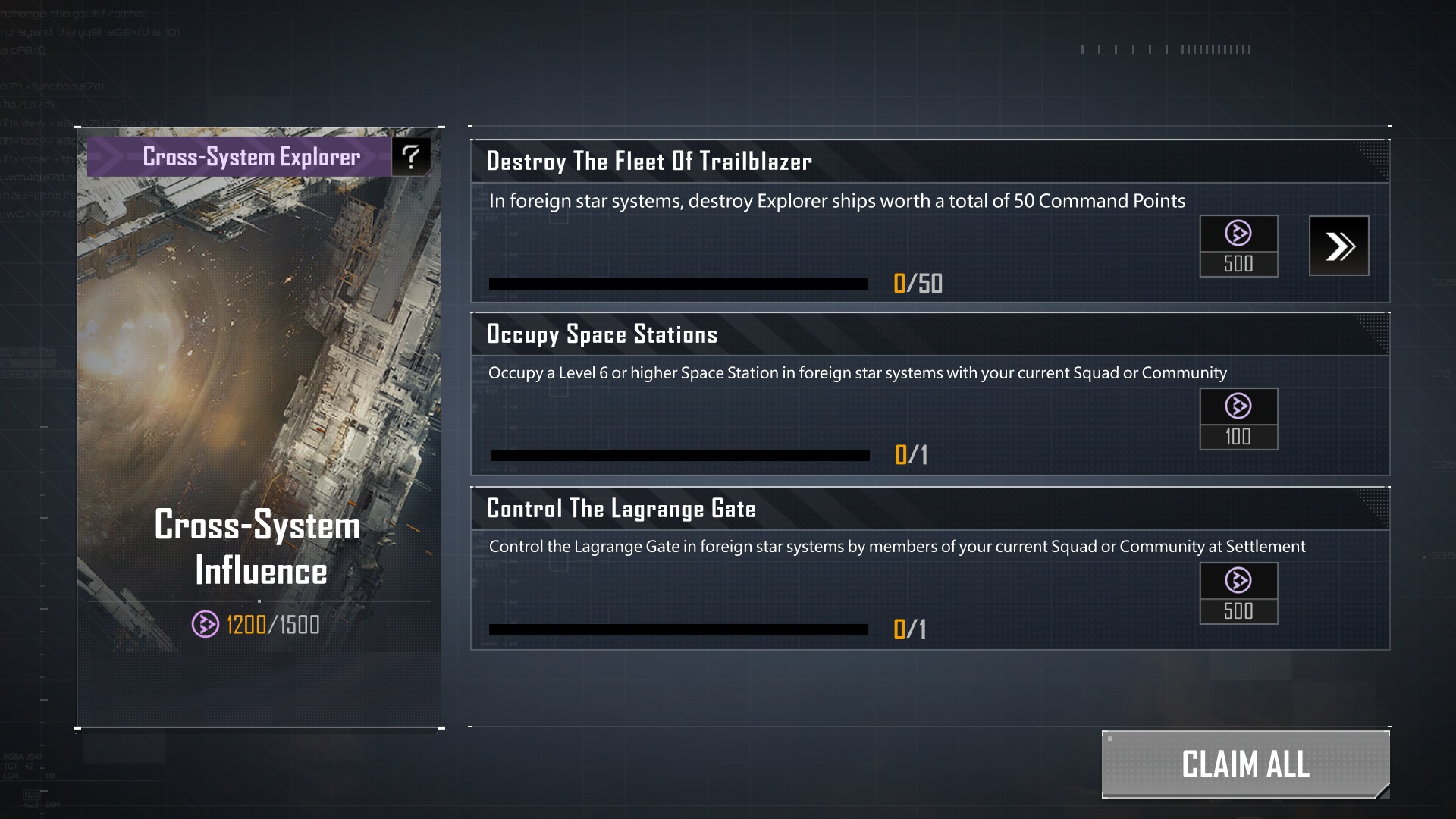The image size is (1456, 819).
Task: Claim all mission rewards
Action: pos(1245,764)
